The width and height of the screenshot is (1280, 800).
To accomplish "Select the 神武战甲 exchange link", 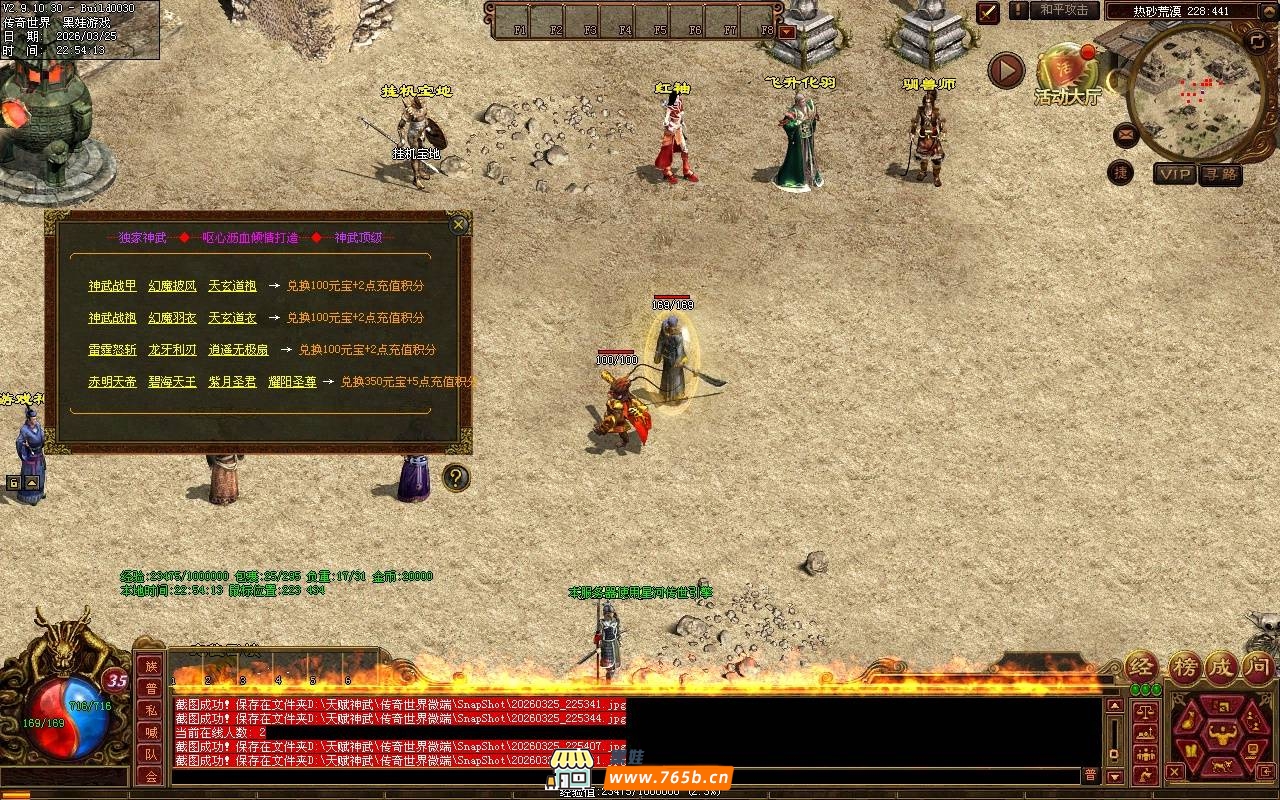I will [112, 286].
